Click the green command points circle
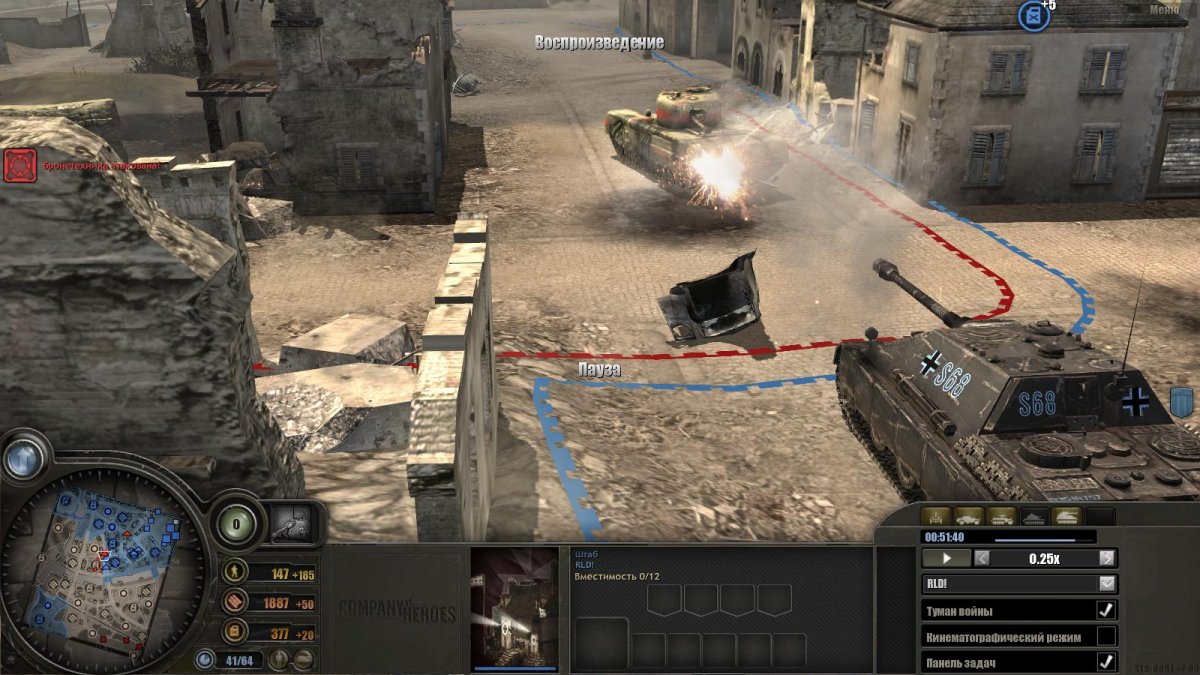The image size is (1200, 675). (236, 521)
